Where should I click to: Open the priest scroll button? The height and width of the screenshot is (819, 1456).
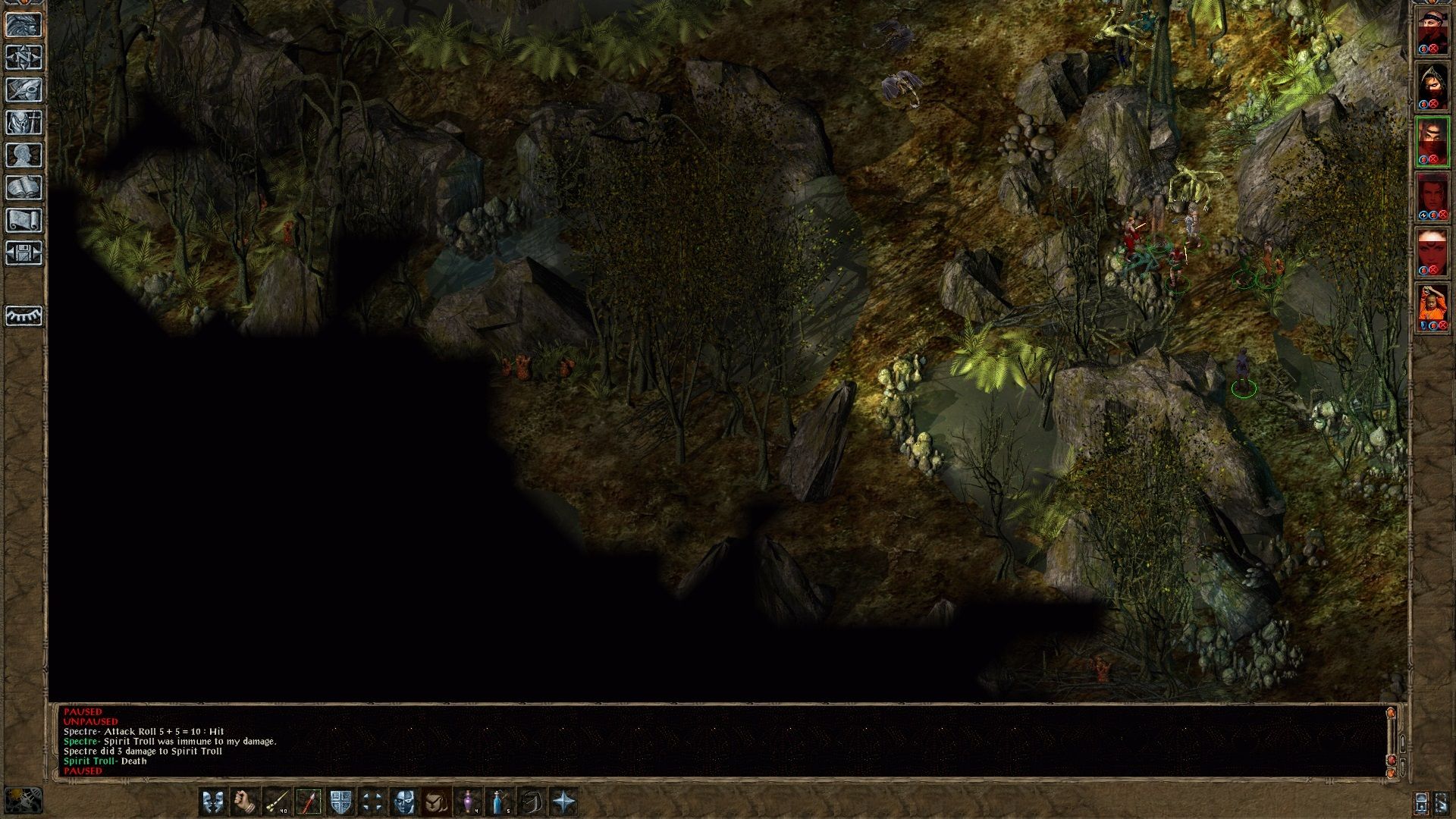(24, 221)
